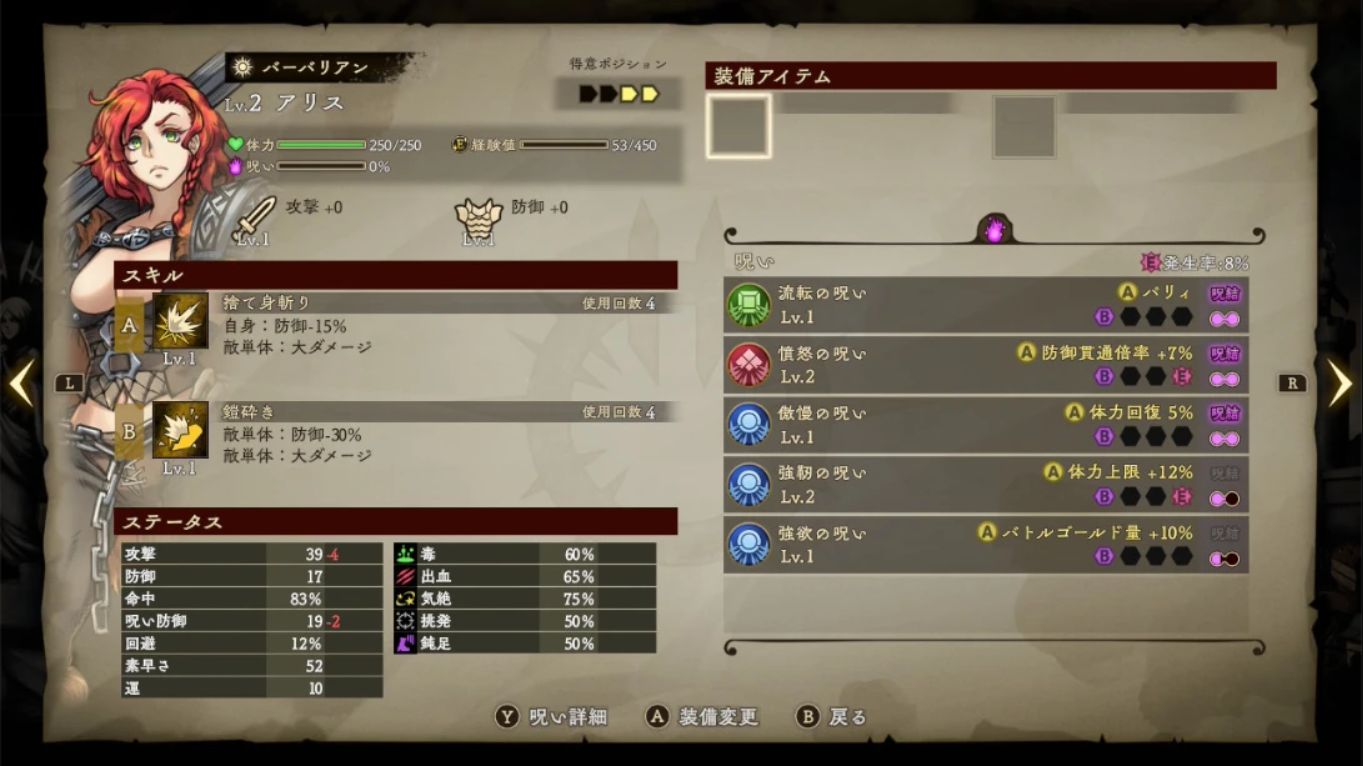Click the sword 攻撃 icon

(255, 213)
